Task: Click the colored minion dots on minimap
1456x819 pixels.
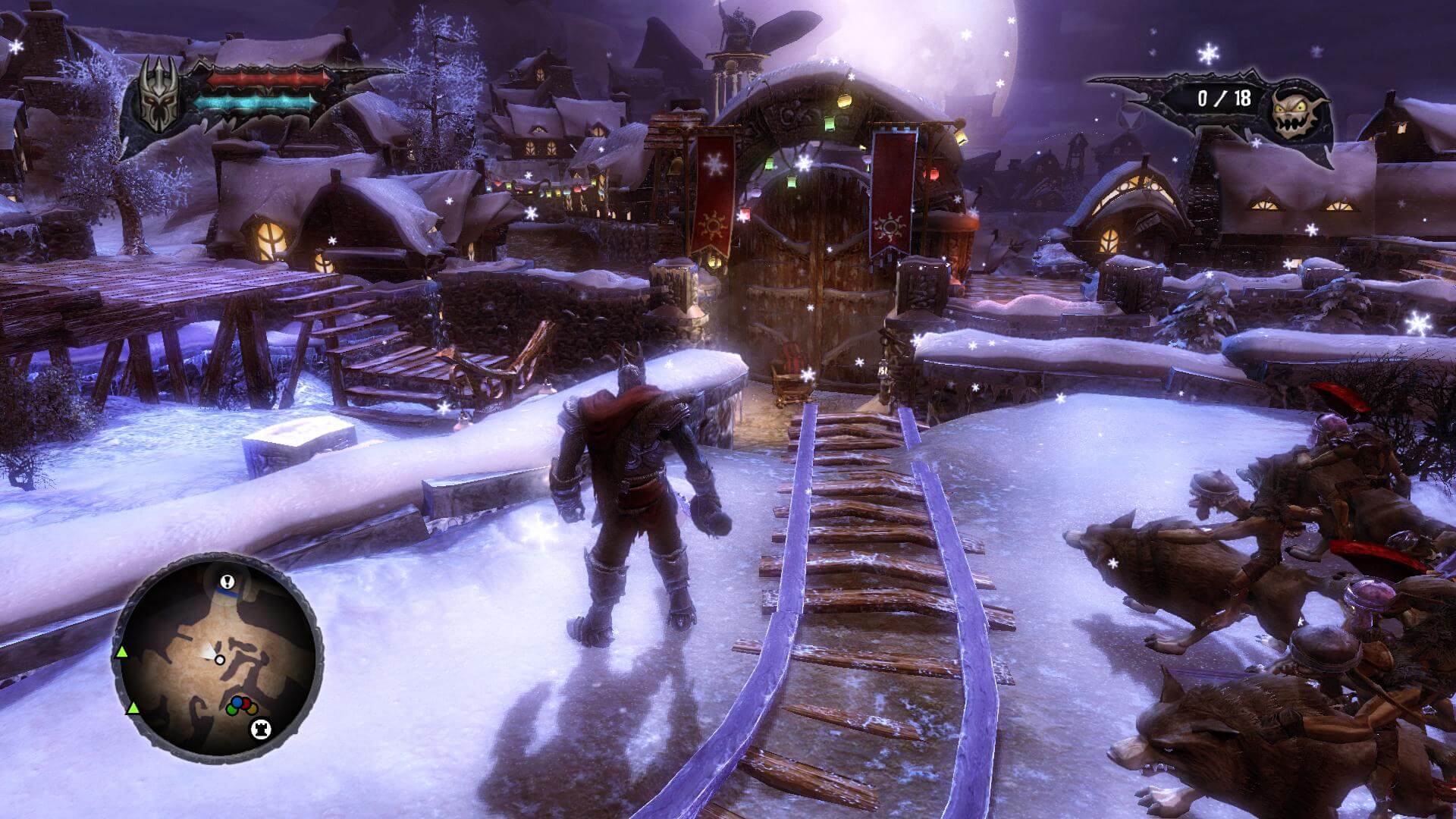Action: 240,705
